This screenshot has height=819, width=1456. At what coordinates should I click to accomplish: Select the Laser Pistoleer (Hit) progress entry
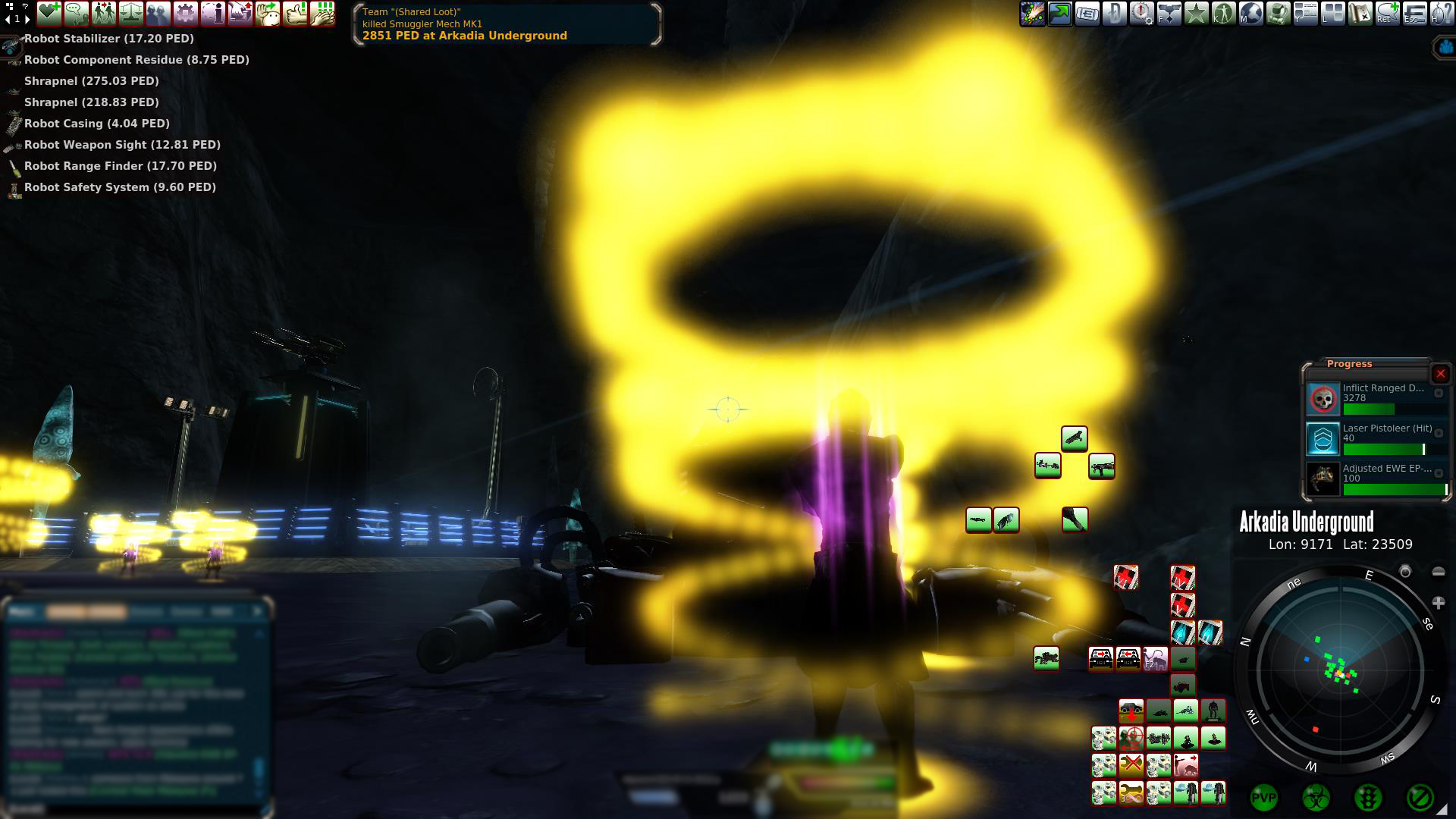(1376, 438)
